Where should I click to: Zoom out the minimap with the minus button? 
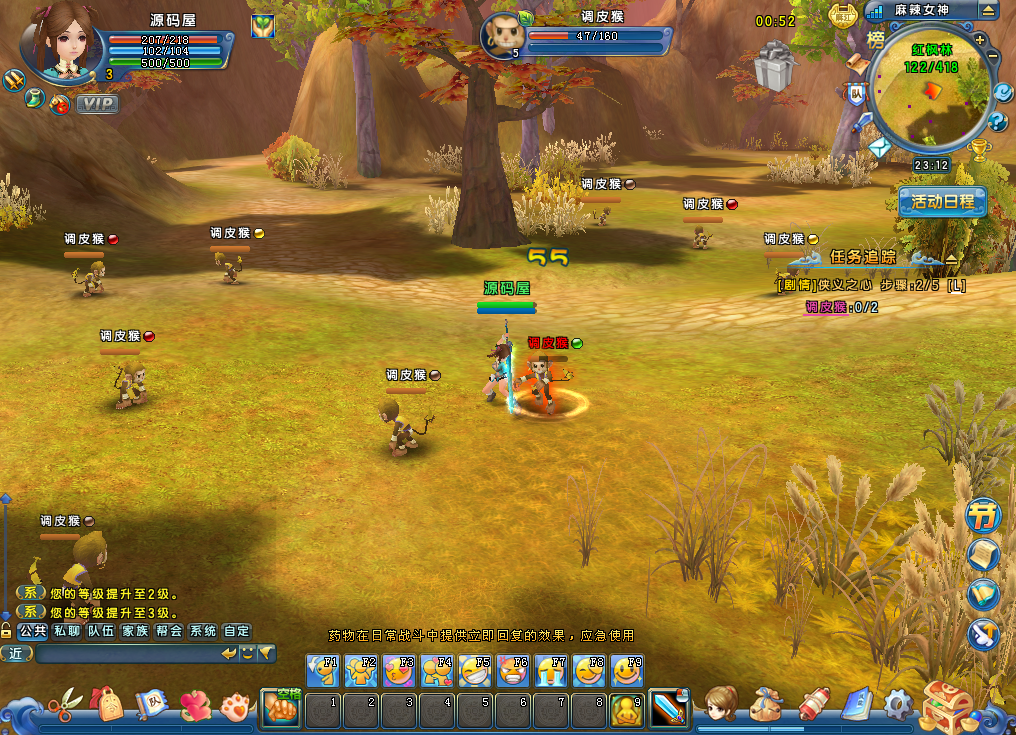[x=991, y=57]
